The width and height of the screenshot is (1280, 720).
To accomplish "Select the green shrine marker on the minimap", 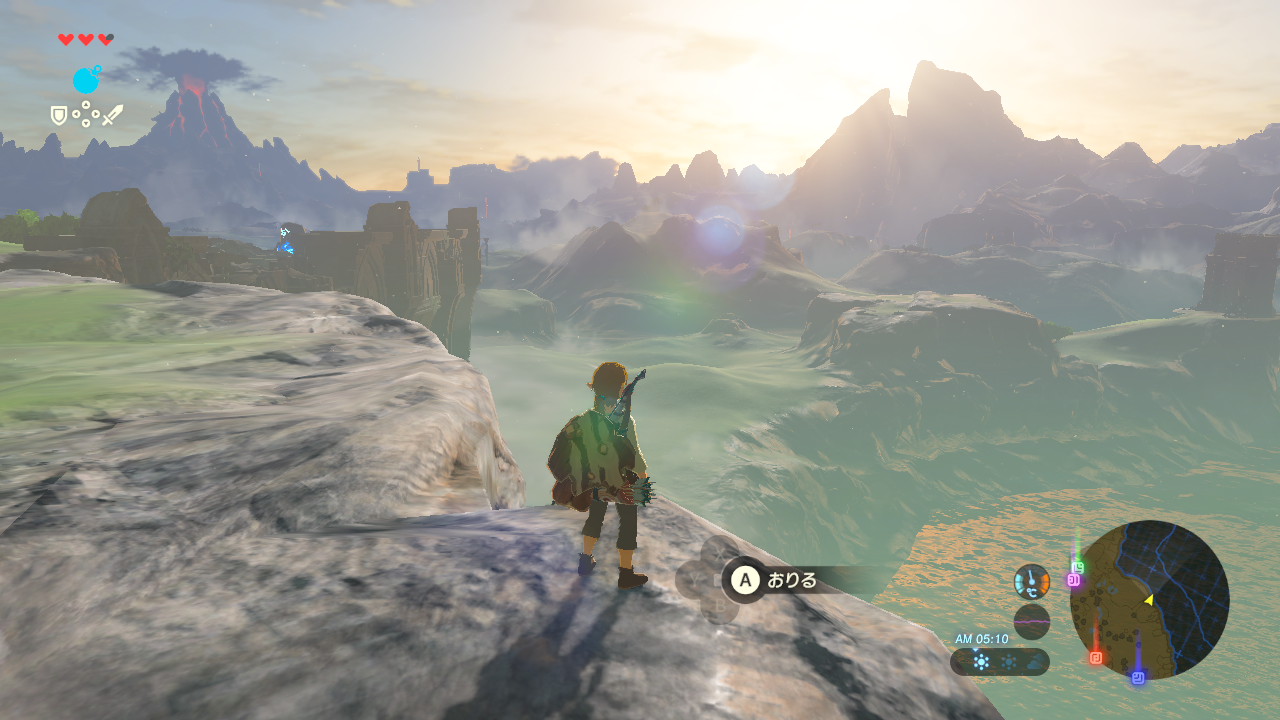I will (1078, 567).
